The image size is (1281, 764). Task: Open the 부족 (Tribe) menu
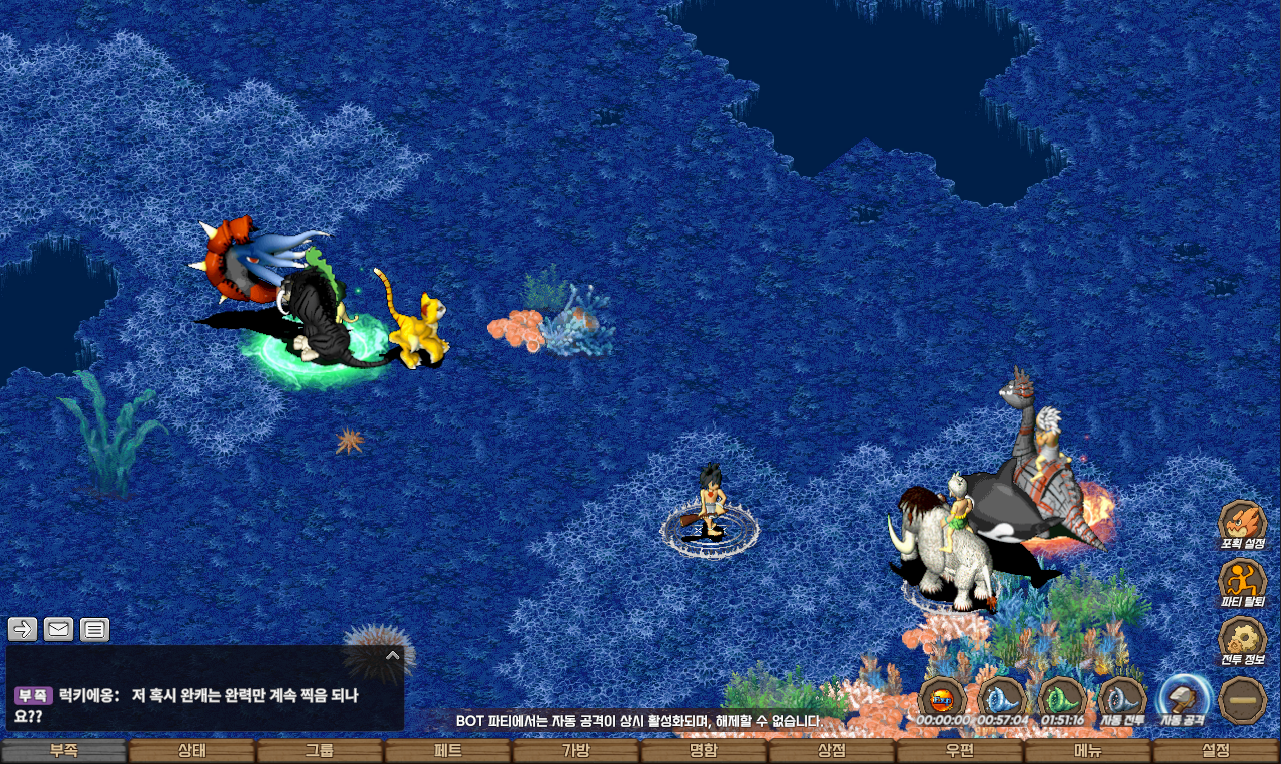coord(64,751)
